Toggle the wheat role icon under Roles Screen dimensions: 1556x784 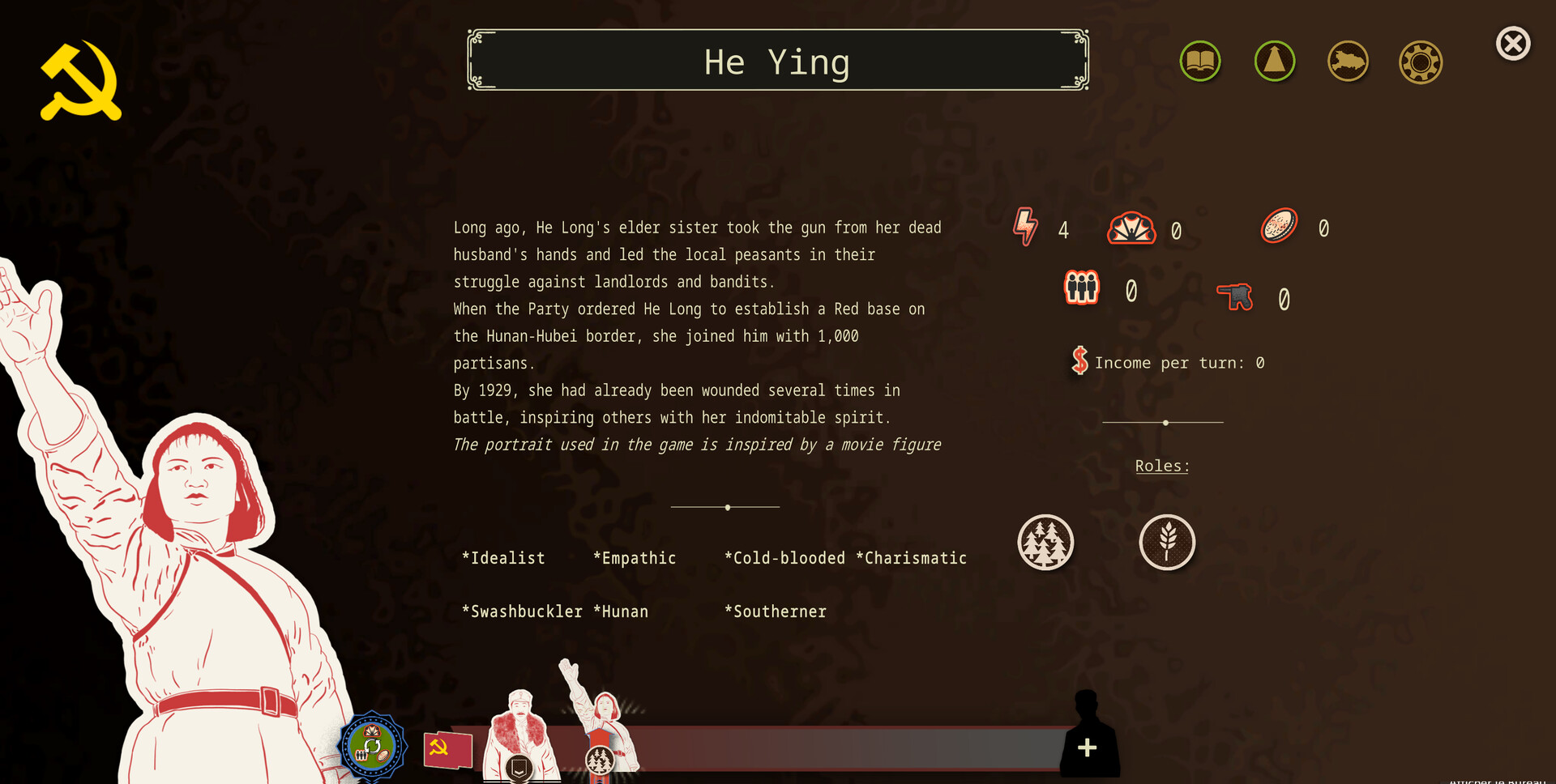tap(1167, 543)
